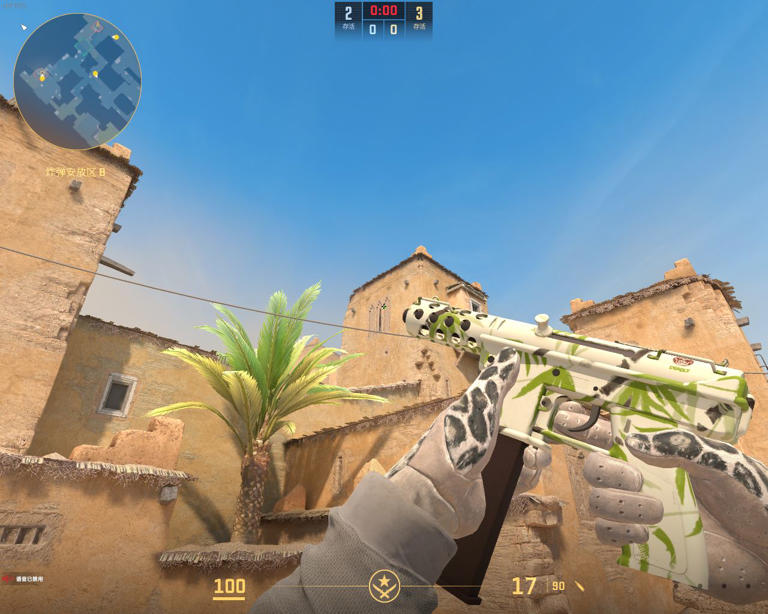The width and height of the screenshot is (768, 614).
Task: Click the star emblem on the bottom bar
Action: (x=384, y=585)
